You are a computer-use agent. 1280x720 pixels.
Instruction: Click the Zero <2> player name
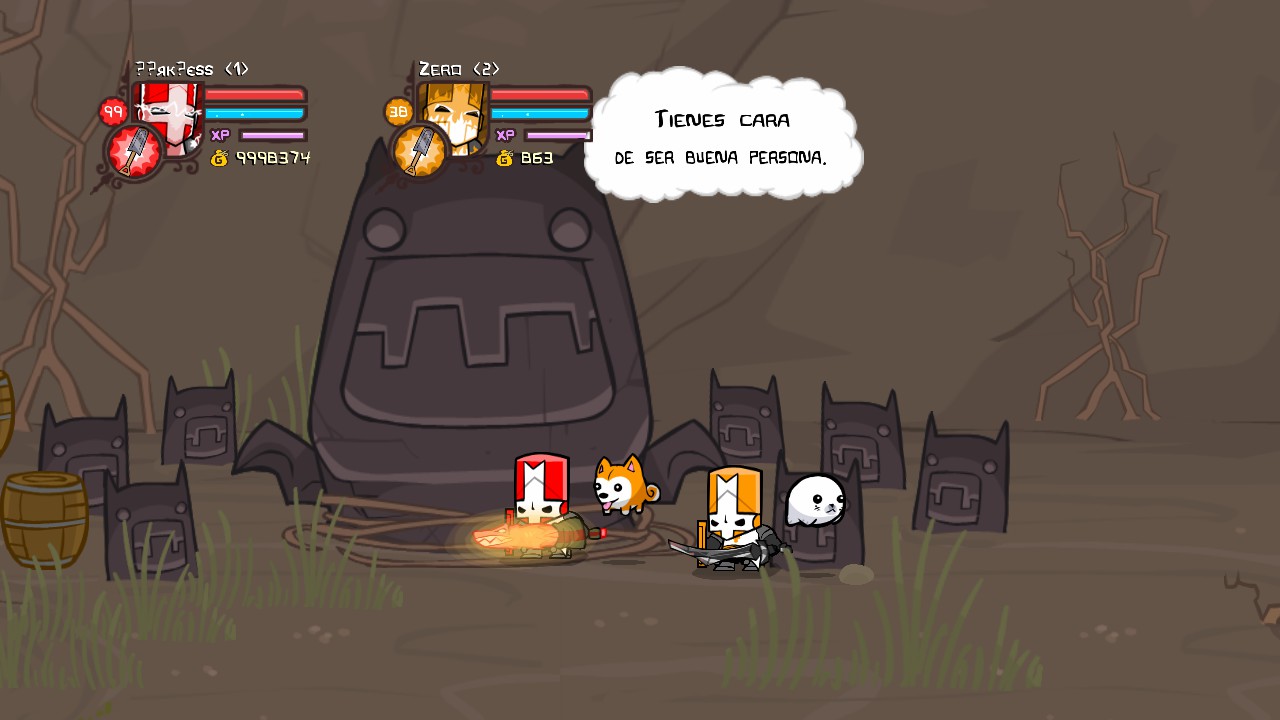click(x=460, y=69)
